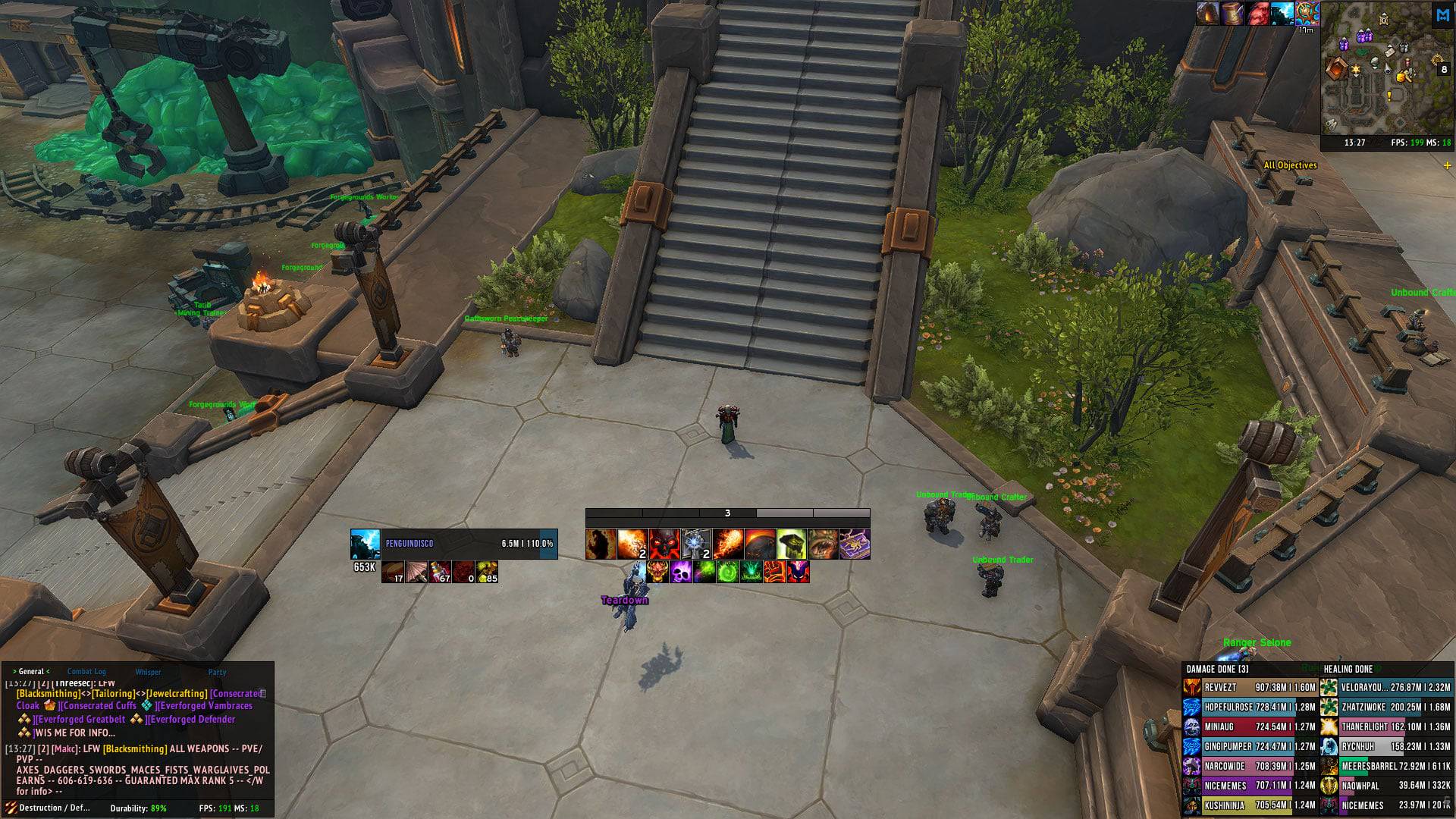The height and width of the screenshot is (819, 1456).
Task: Open the blue M addon button on minimap
Action: click(x=1442, y=15)
